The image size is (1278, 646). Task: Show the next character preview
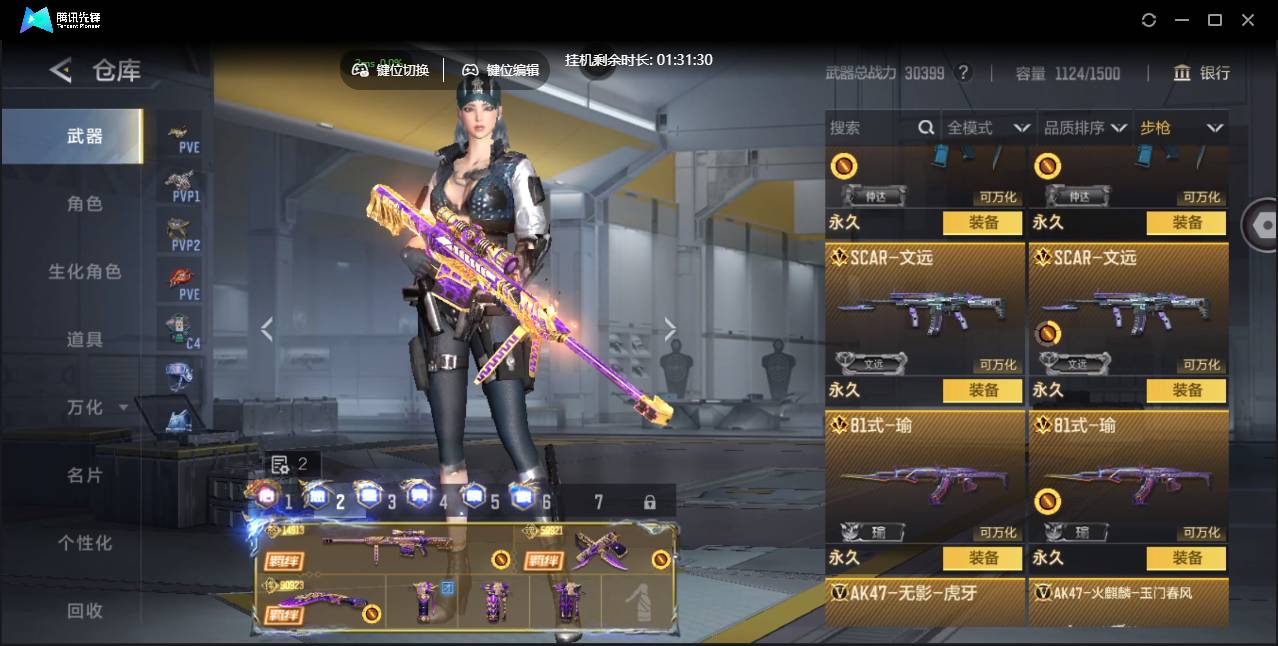pyautogui.click(x=670, y=329)
